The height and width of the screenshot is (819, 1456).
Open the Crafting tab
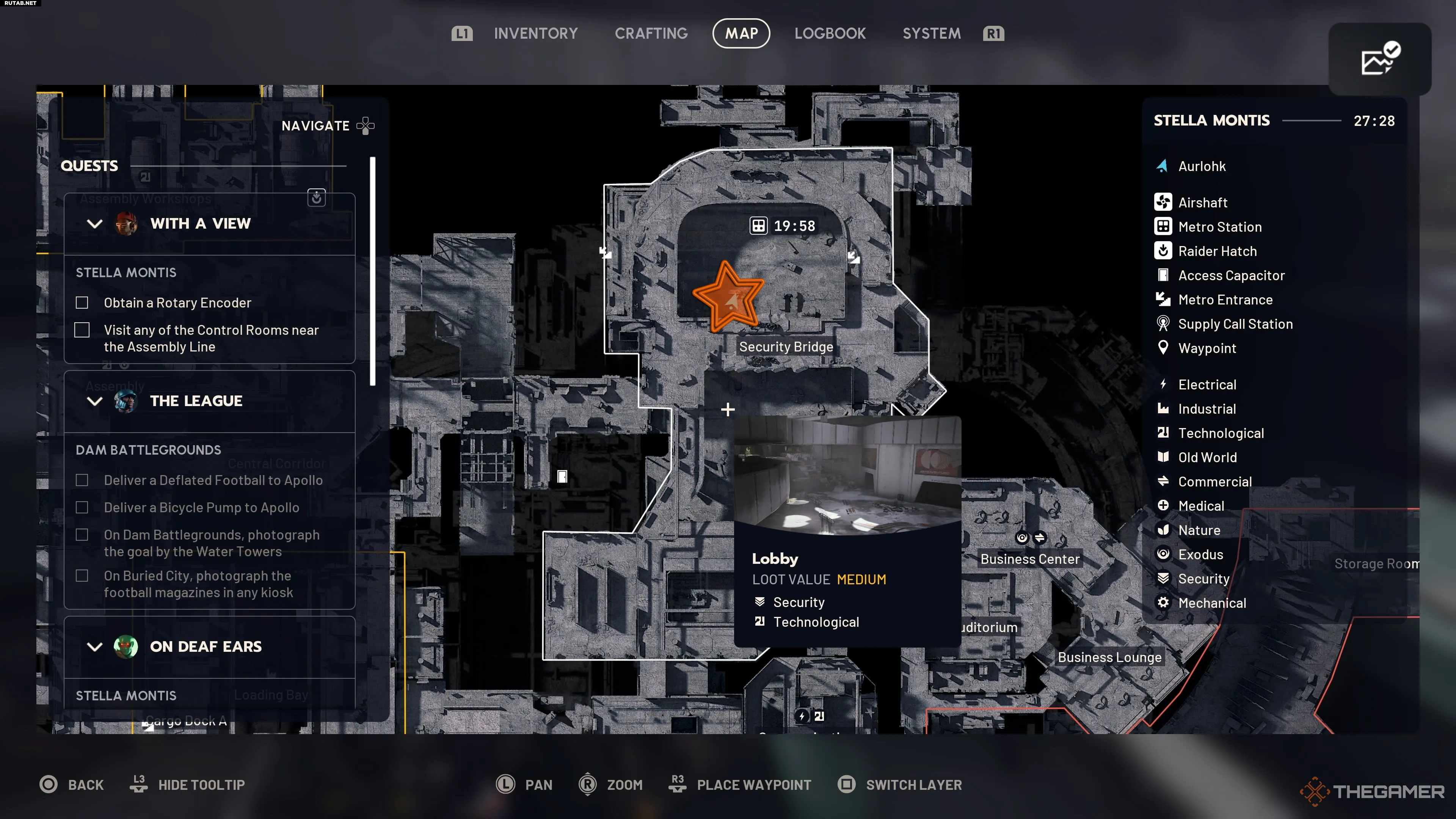click(651, 33)
